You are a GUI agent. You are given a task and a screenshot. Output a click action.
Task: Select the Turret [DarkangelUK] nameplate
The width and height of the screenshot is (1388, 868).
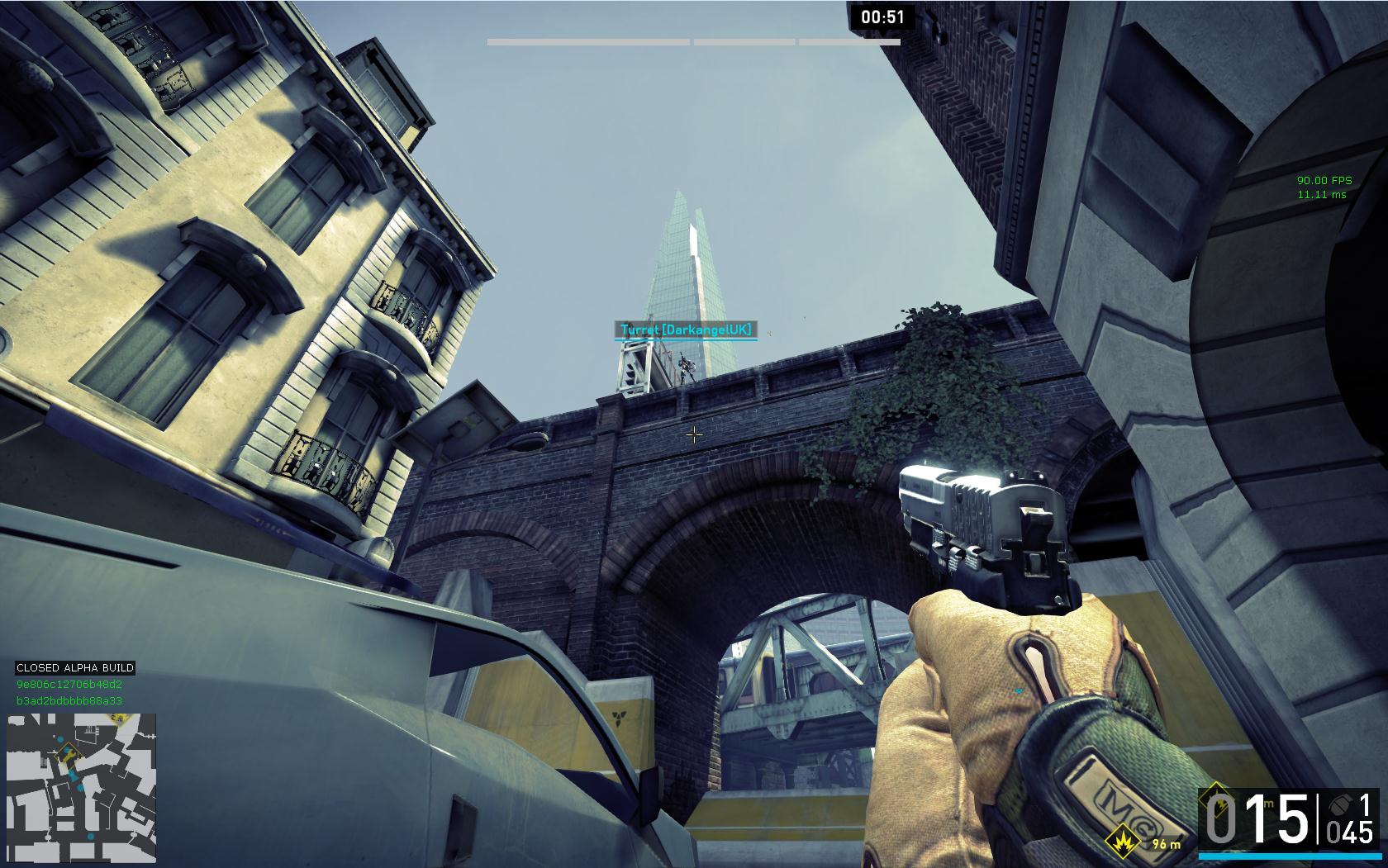(687, 330)
